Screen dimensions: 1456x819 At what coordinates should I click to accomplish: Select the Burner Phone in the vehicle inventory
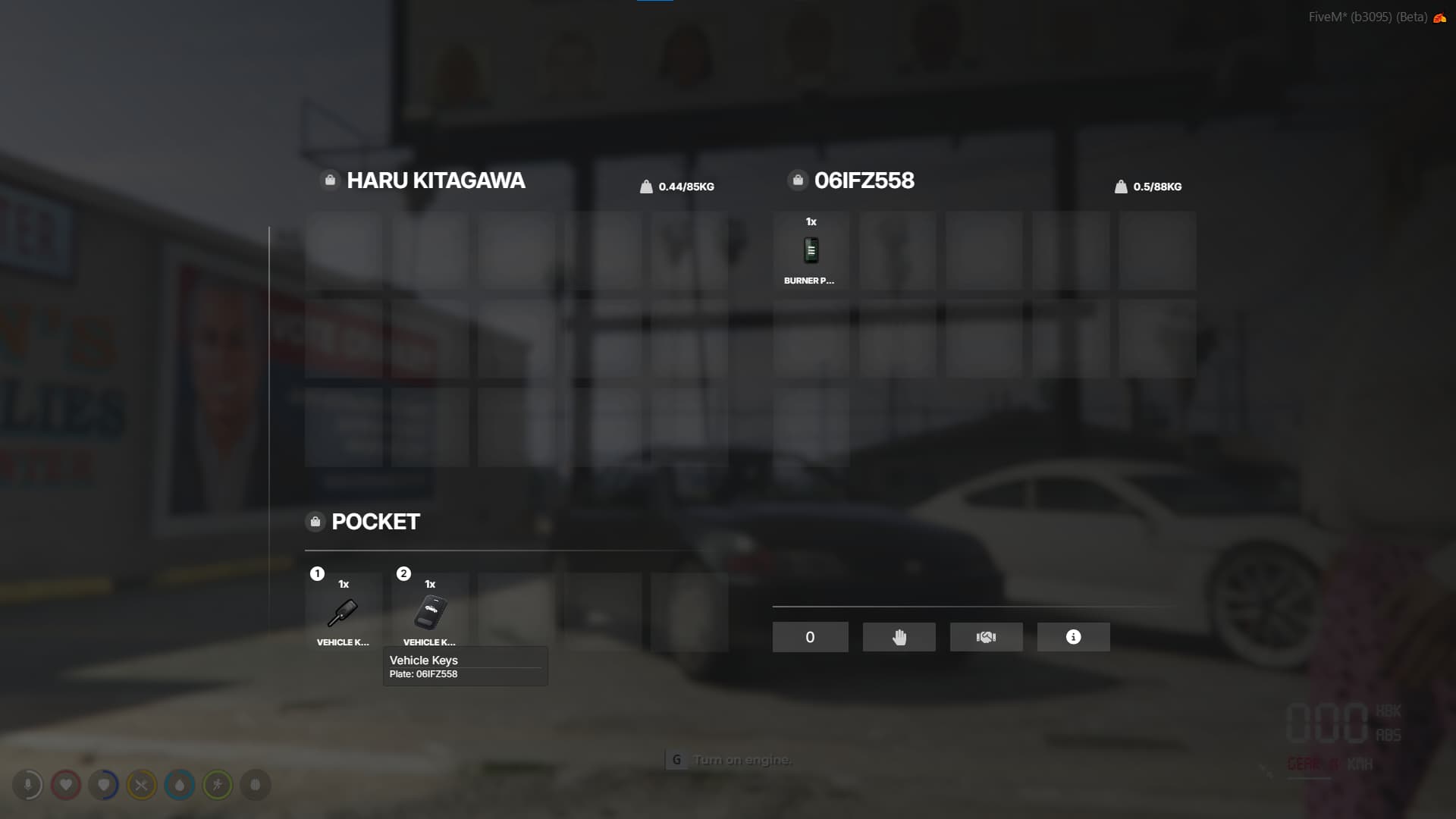coord(810,250)
